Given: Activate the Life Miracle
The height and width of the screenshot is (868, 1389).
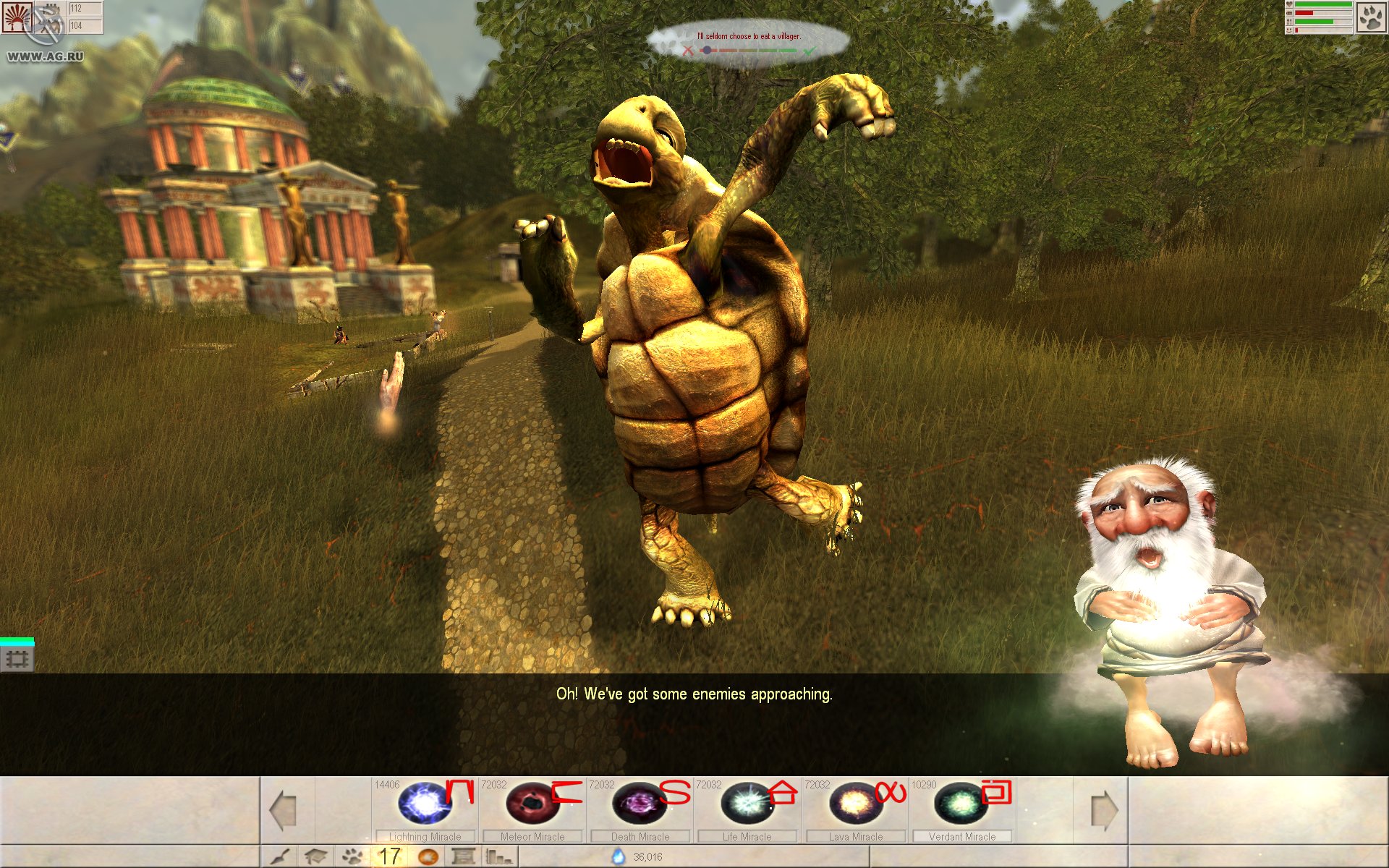Looking at the screenshot, I should point(747,804).
